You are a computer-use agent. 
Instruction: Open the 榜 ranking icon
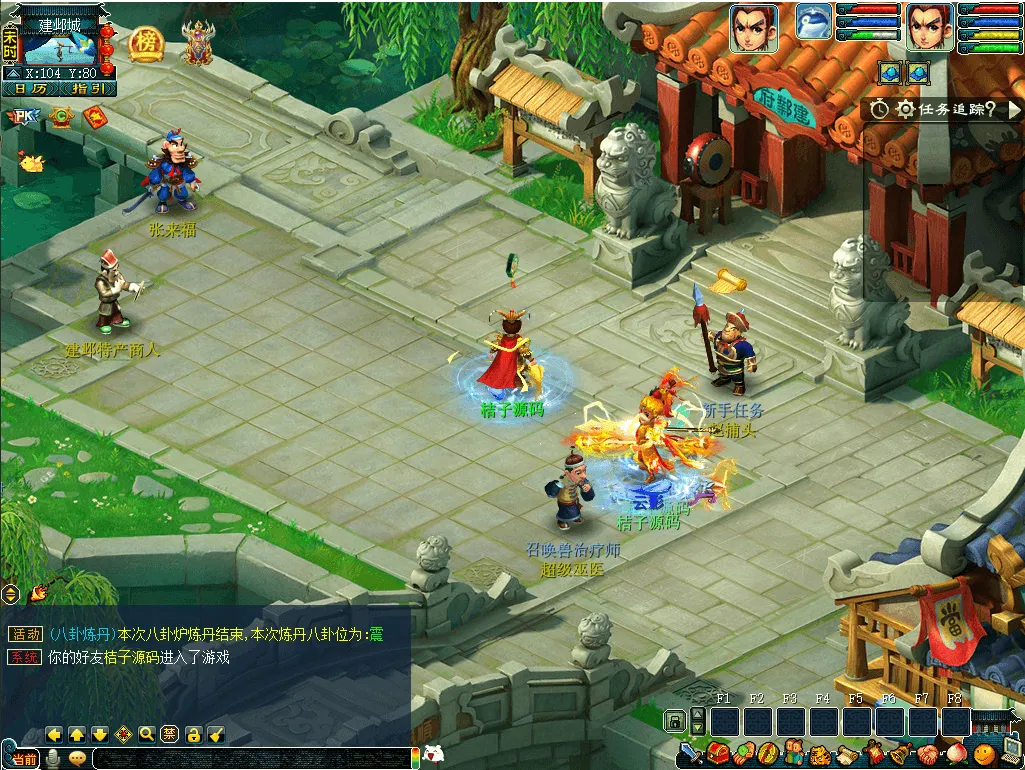tap(146, 42)
